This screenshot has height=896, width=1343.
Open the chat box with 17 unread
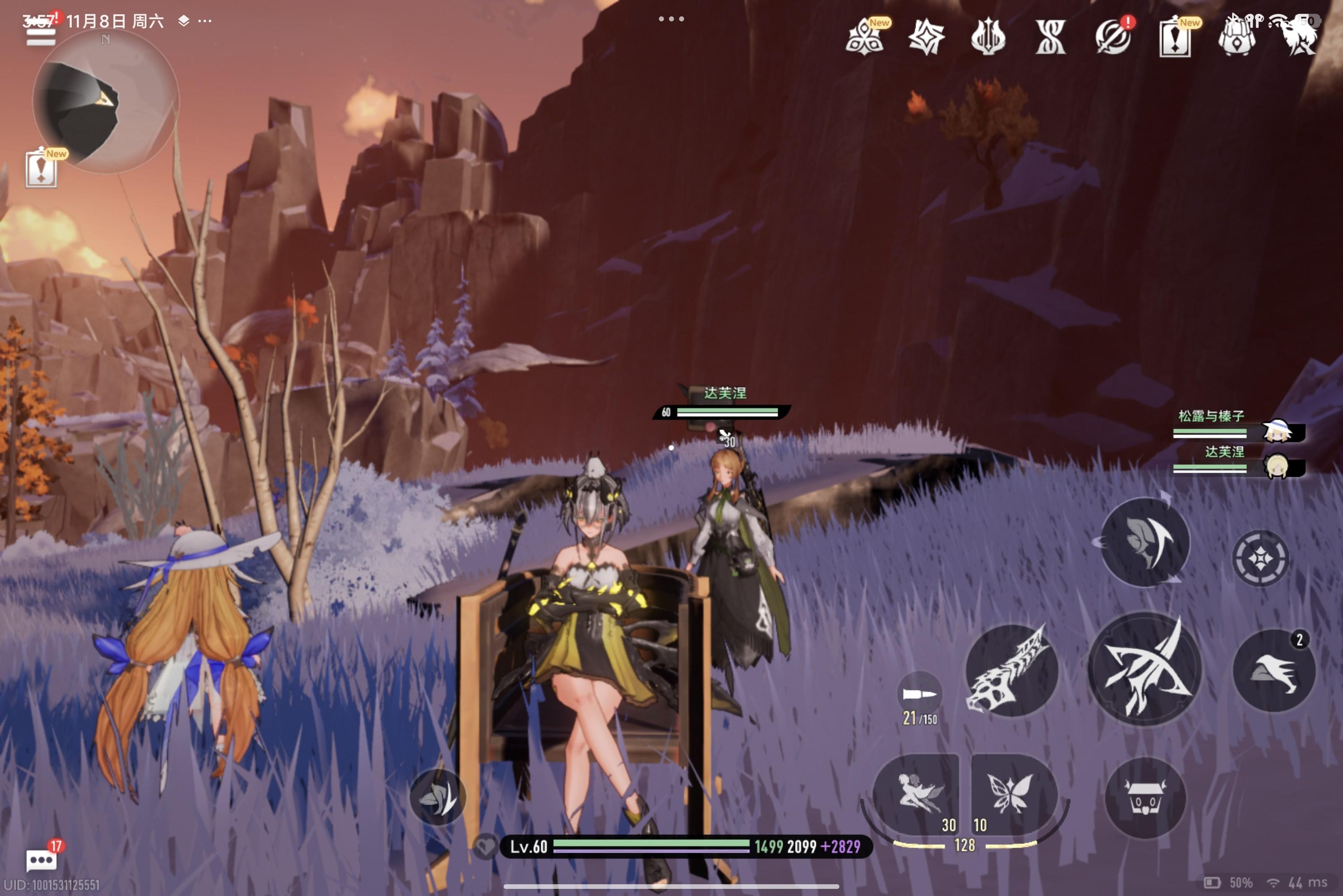click(42, 859)
